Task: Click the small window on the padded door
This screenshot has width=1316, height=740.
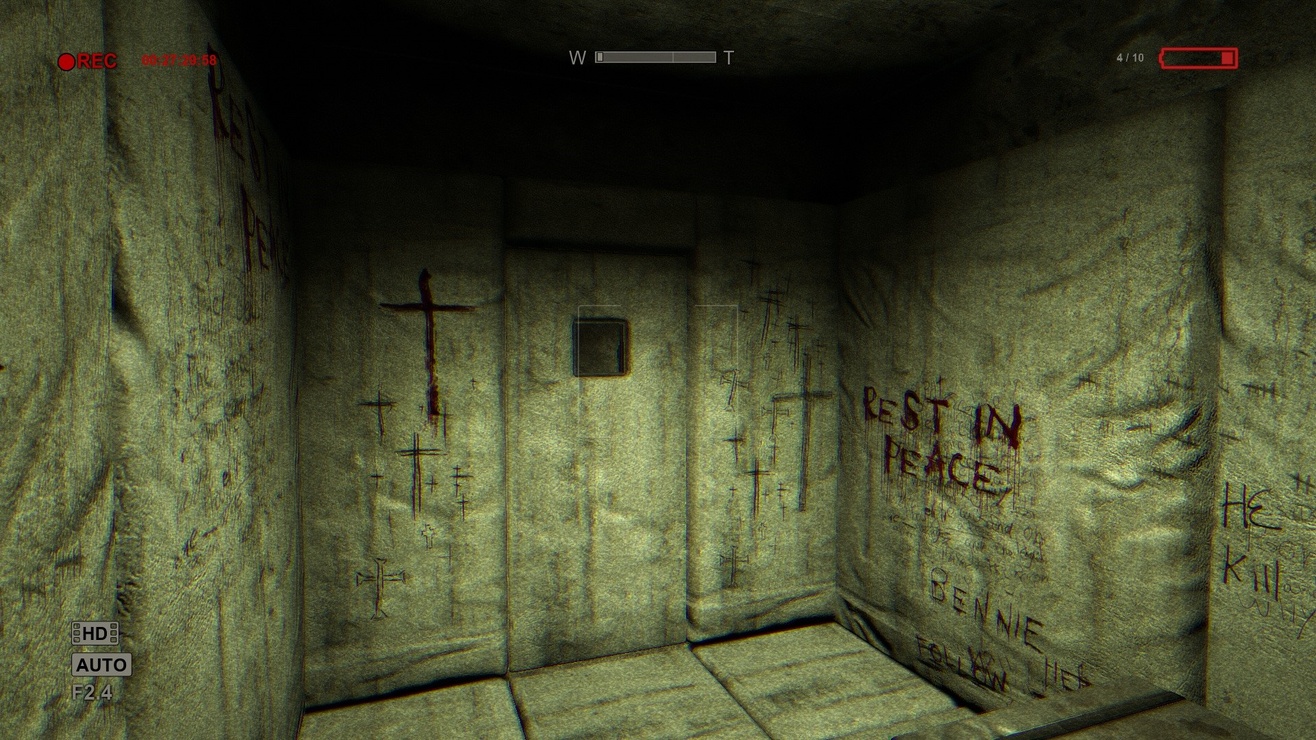Action: point(598,345)
